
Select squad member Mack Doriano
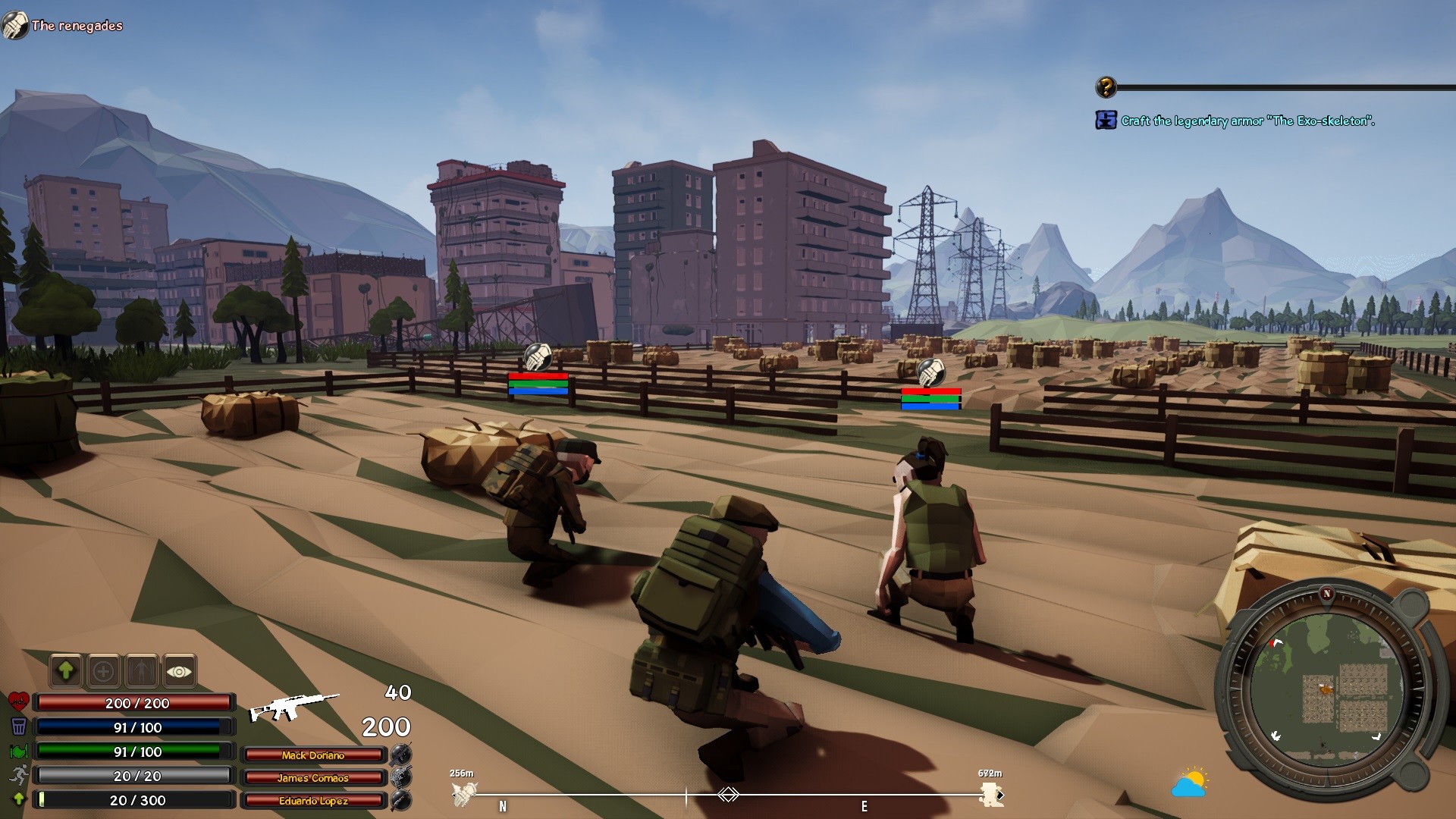tap(314, 755)
